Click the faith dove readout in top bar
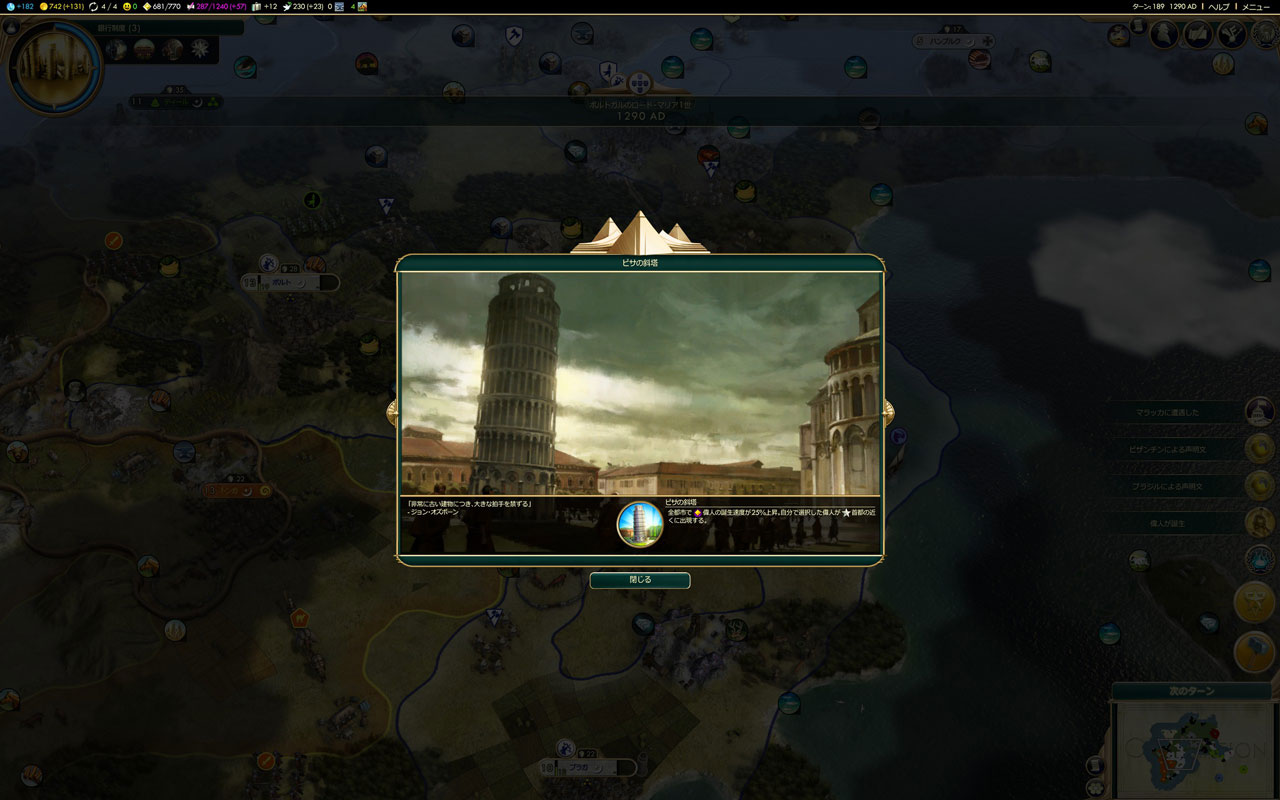The width and height of the screenshot is (1280, 800). pyautogui.click(x=304, y=6)
